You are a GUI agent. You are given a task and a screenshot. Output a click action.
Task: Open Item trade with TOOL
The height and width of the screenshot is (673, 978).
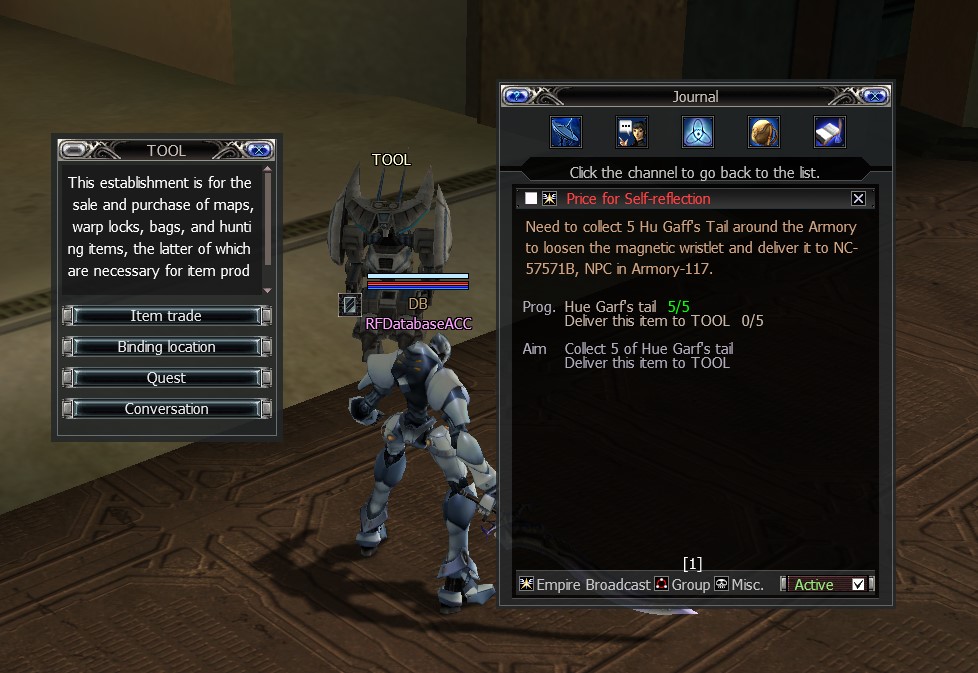(x=166, y=316)
